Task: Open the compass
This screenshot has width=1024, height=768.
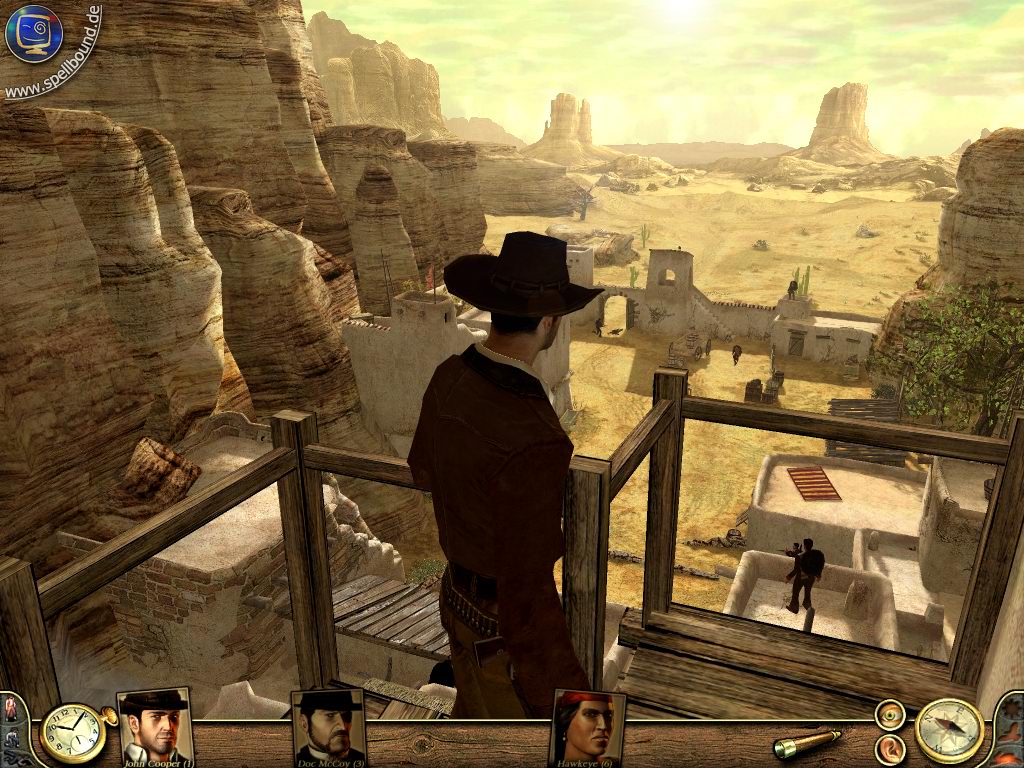Action: click(x=948, y=731)
